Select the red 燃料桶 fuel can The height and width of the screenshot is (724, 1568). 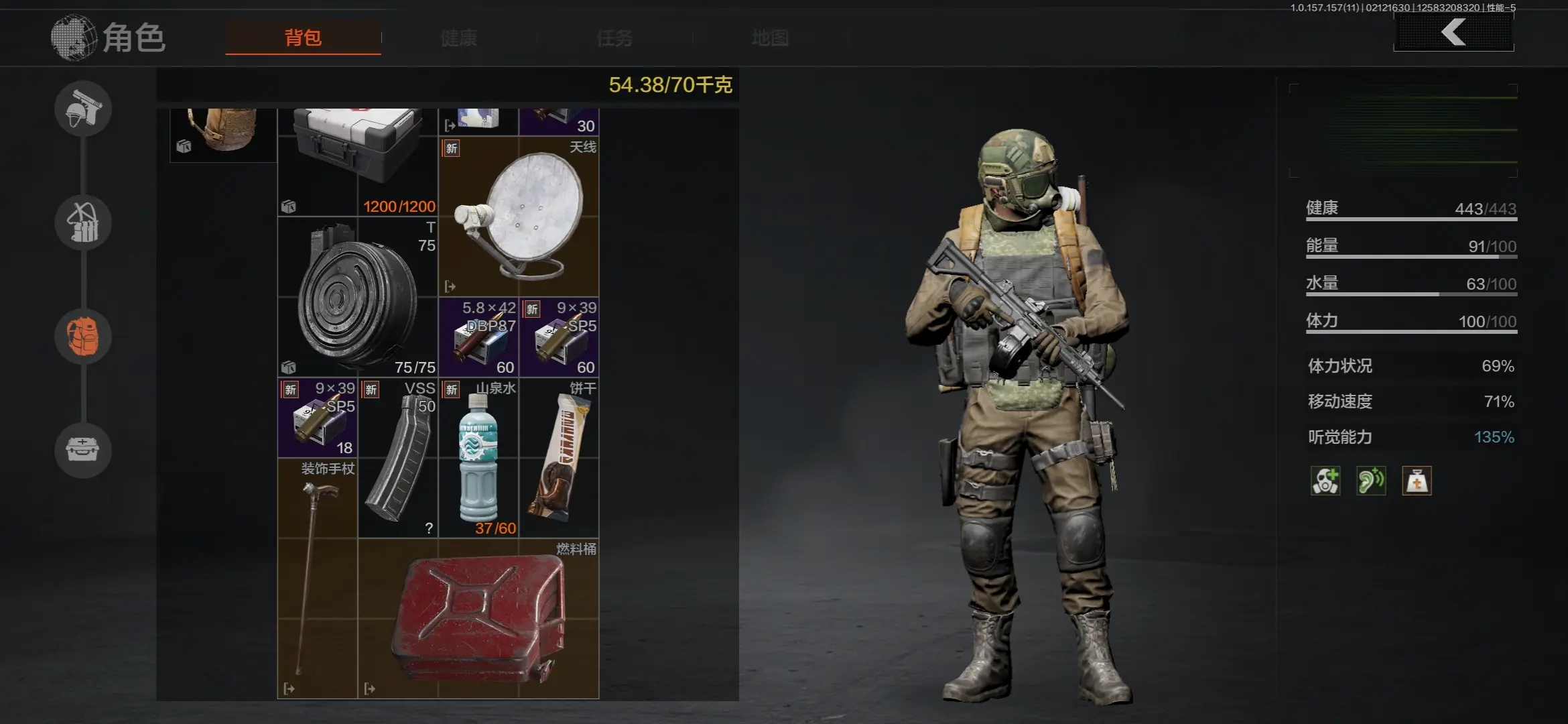tap(478, 618)
